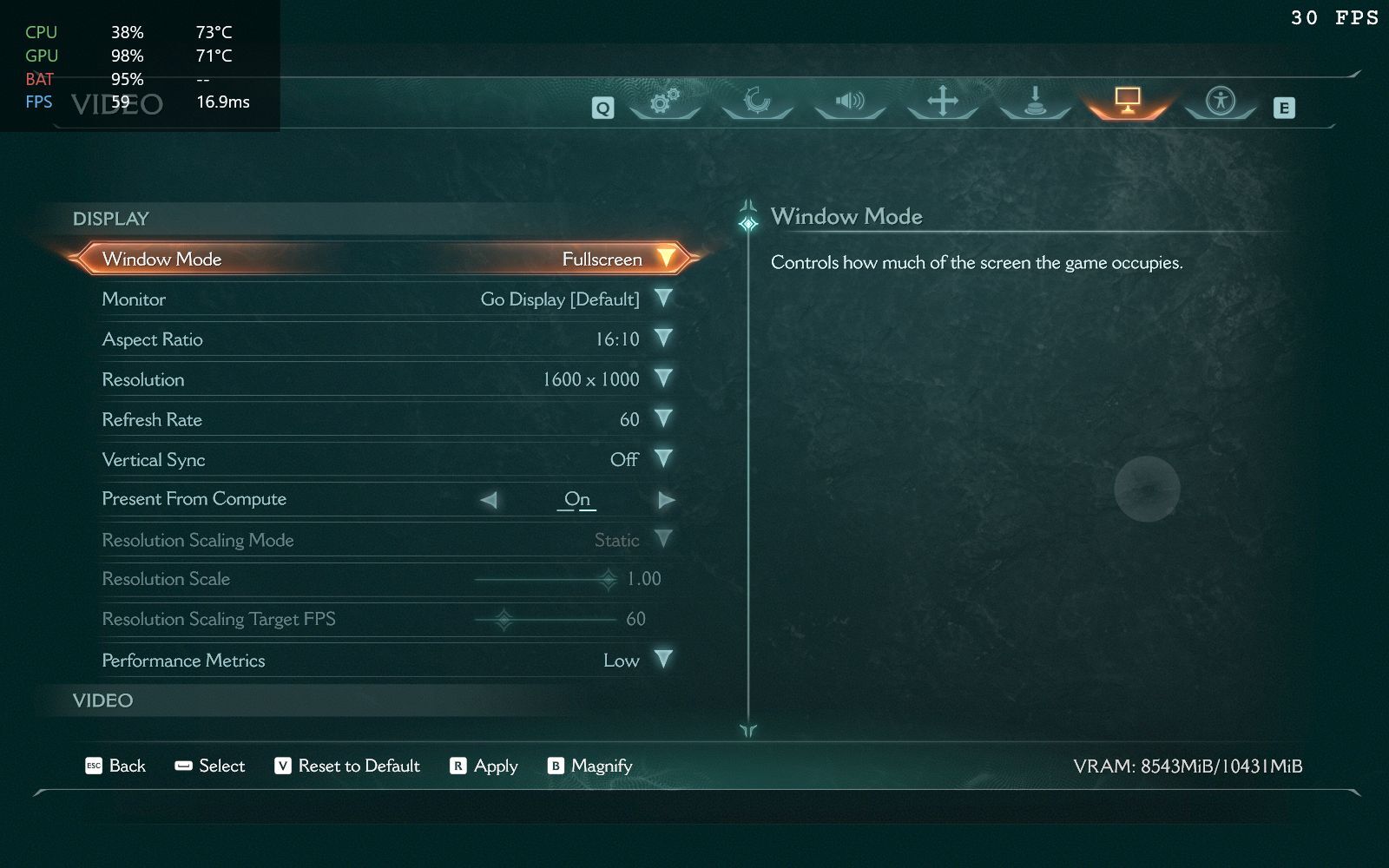The width and height of the screenshot is (1389, 868).
Task: Expand the Monitor dropdown
Action: click(x=663, y=299)
